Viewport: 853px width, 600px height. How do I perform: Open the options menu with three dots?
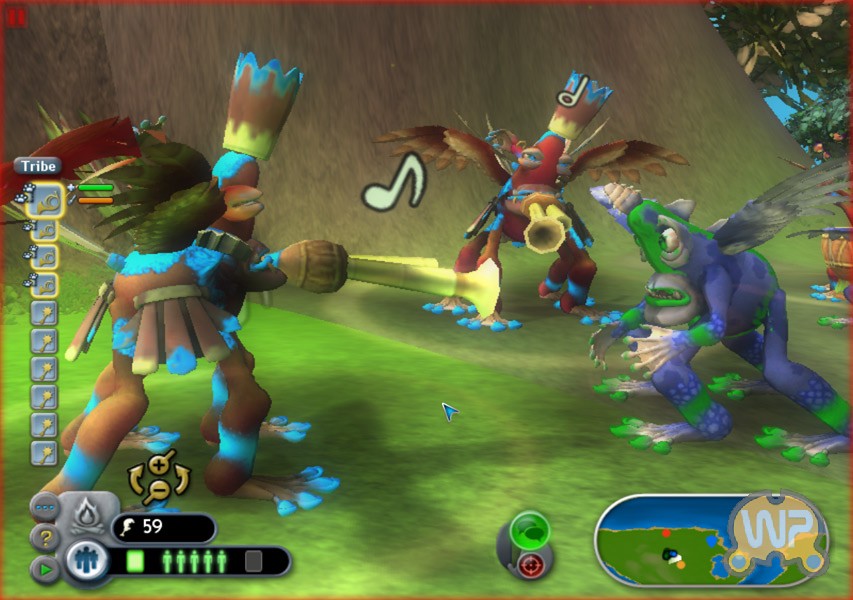[x=44, y=507]
